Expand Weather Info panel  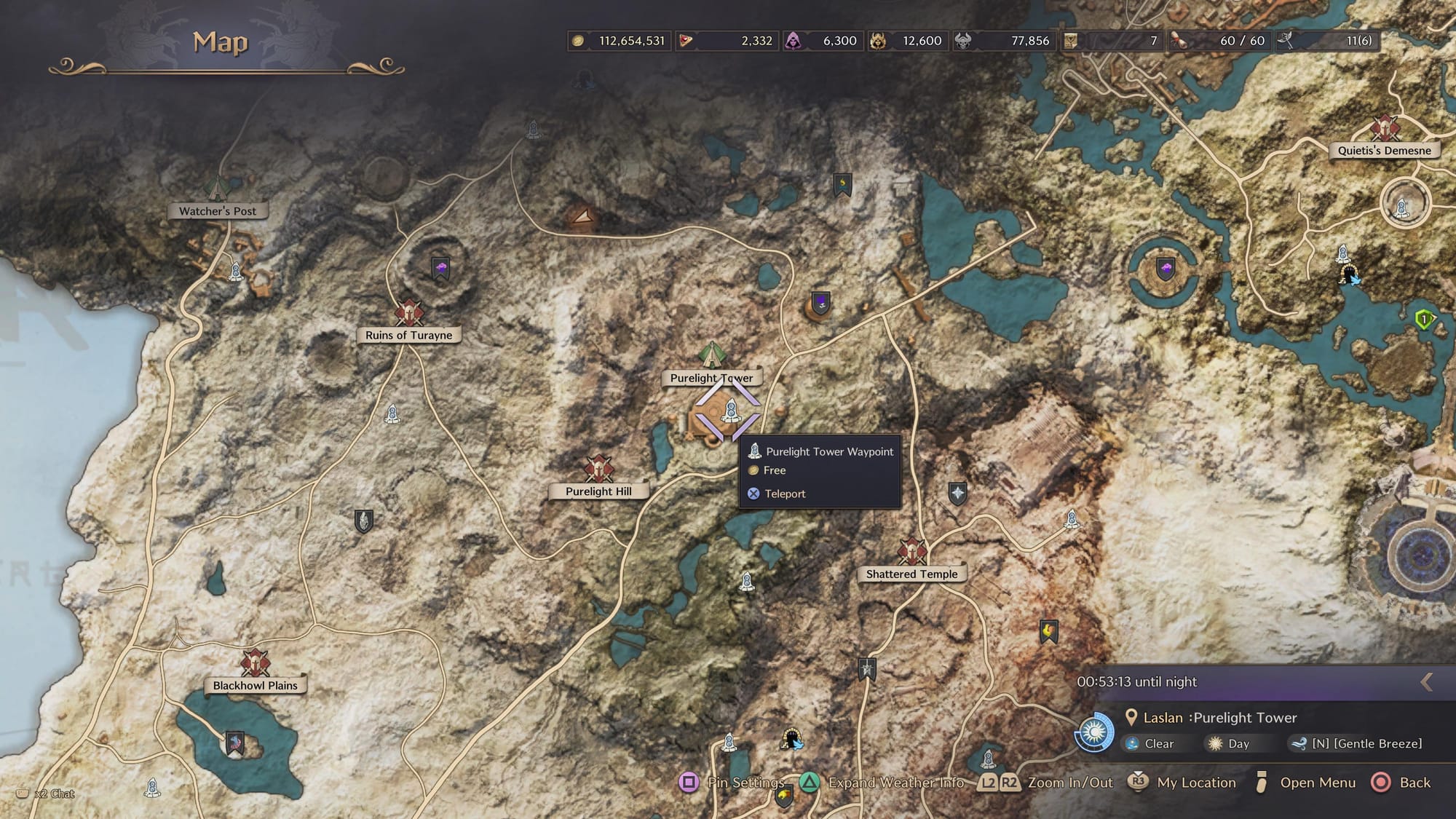coord(895,783)
